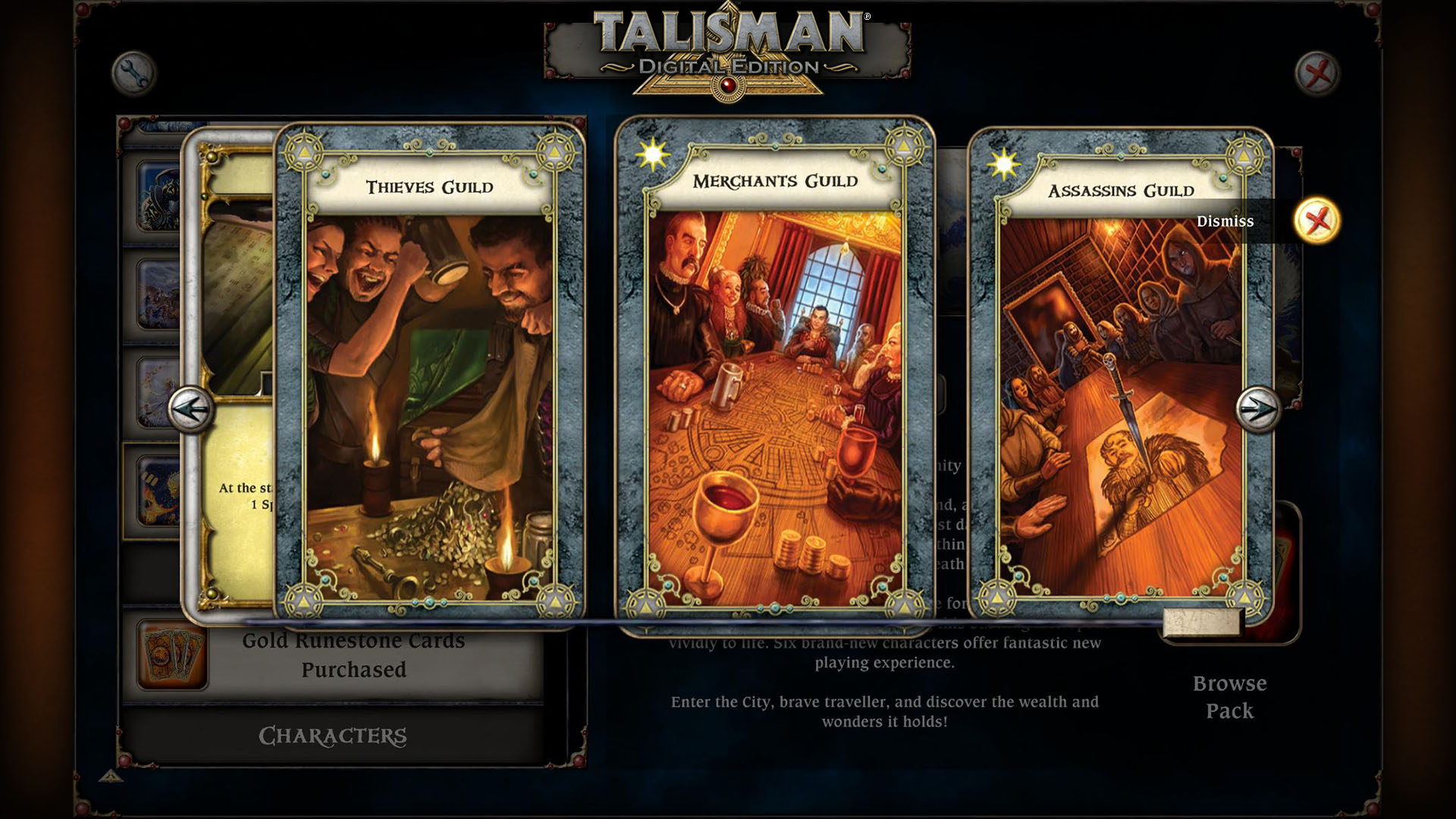Expand cards left with the previous arrow

click(191, 409)
